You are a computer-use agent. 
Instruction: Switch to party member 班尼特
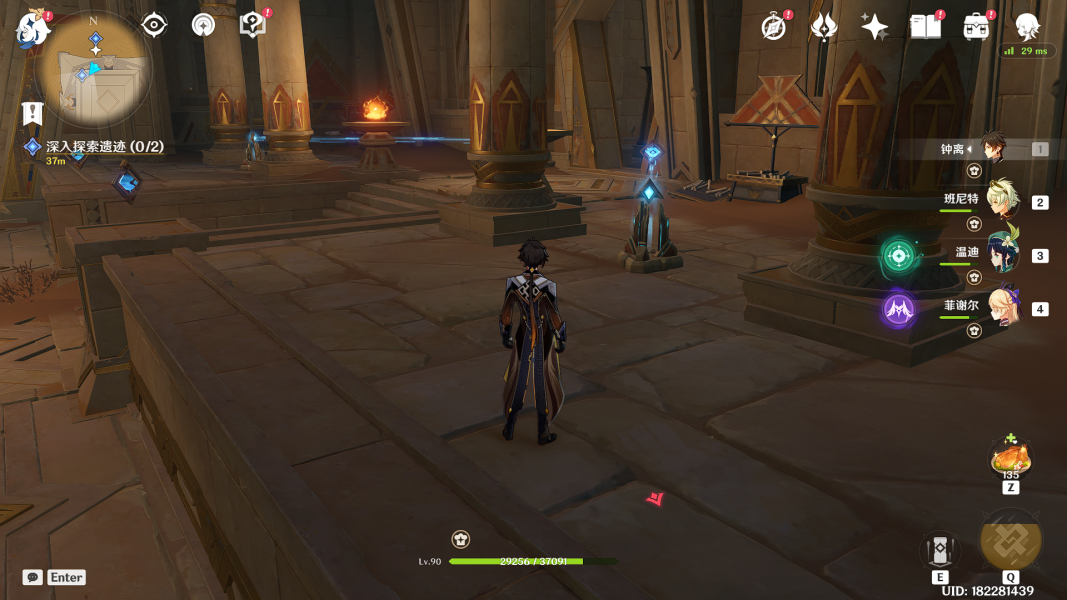[x=1001, y=201]
